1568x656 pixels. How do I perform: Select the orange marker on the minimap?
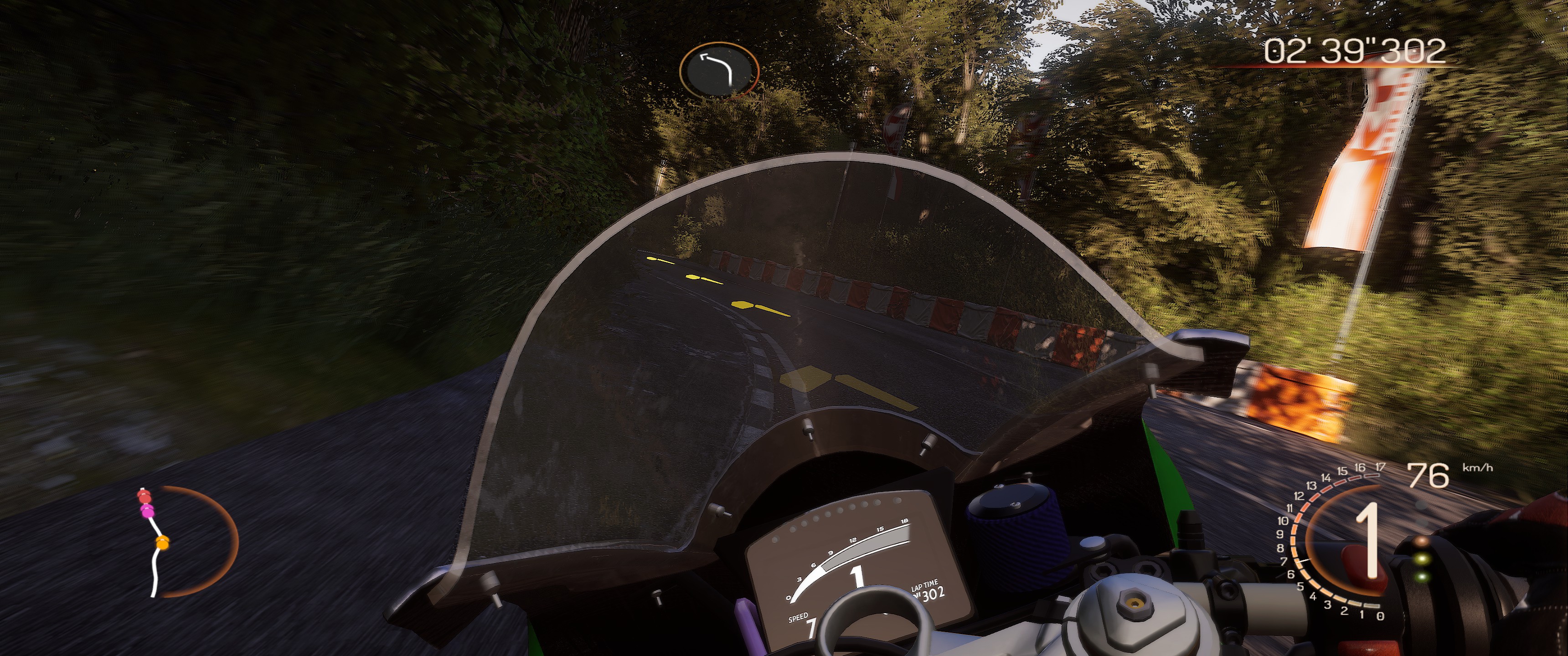click(161, 542)
